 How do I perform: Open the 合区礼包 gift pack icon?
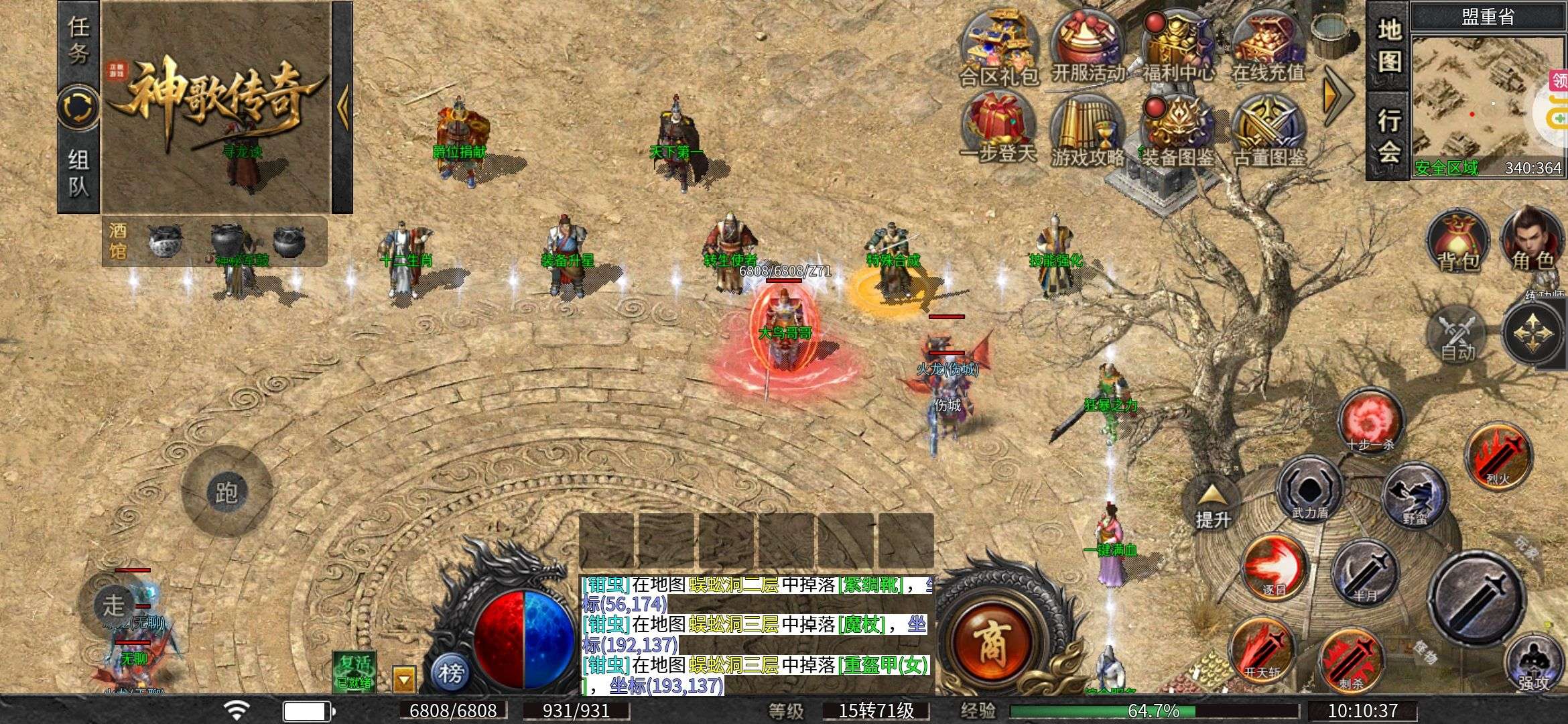[998, 46]
